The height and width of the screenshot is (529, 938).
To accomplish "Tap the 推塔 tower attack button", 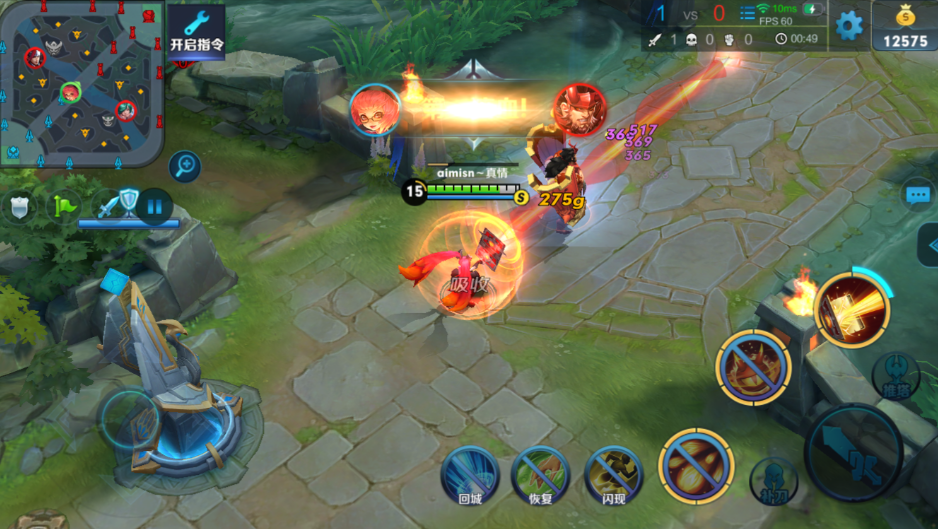I will pos(895,374).
